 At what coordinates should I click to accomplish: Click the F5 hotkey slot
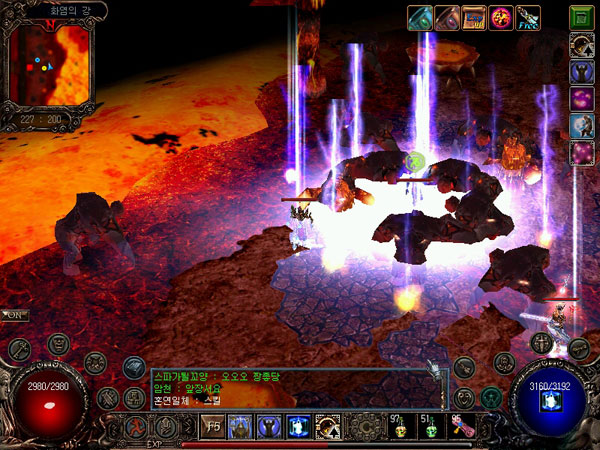(214, 427)
